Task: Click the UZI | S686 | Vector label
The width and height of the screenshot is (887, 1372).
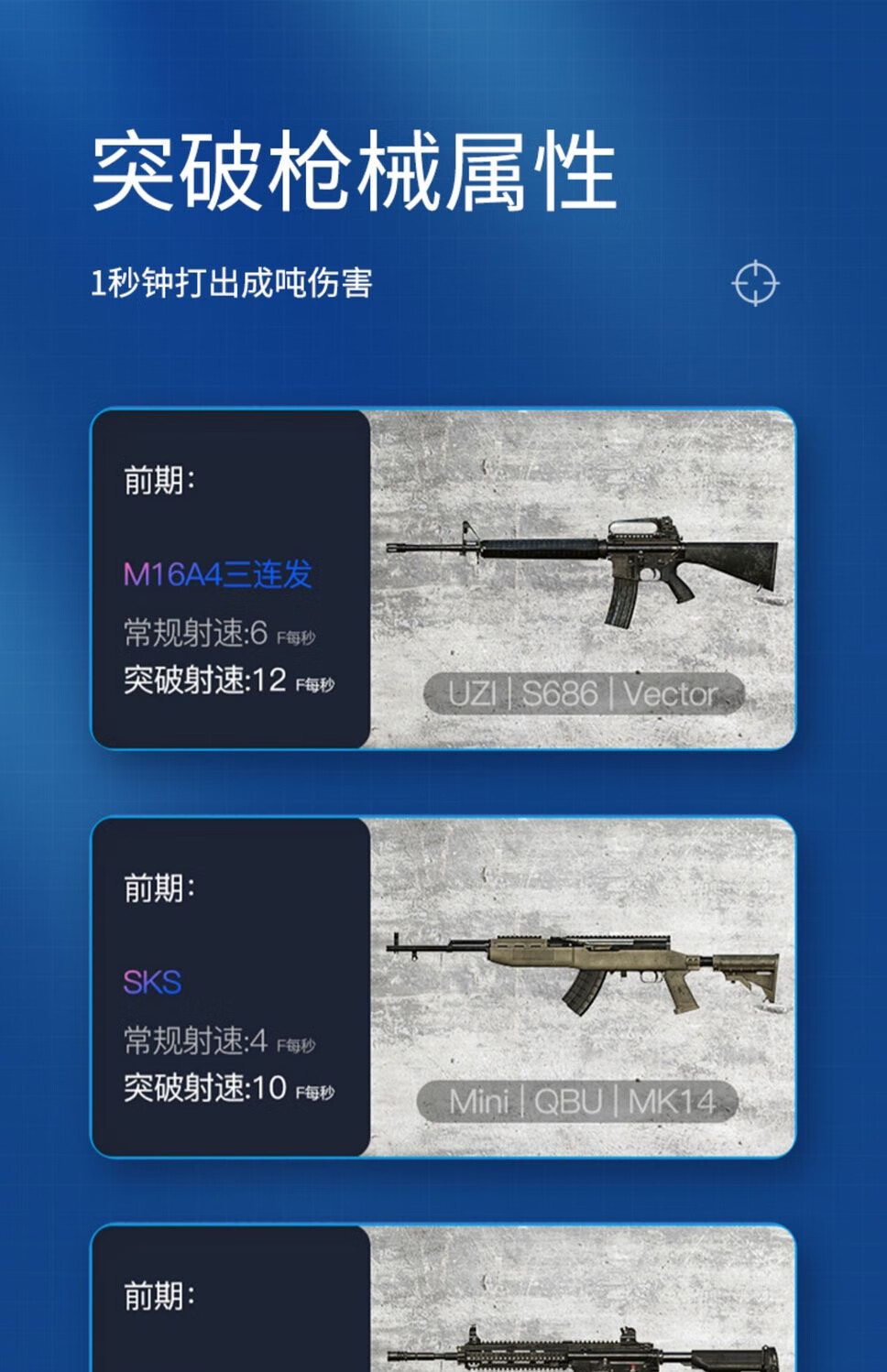Action: (x=583, y=694)
